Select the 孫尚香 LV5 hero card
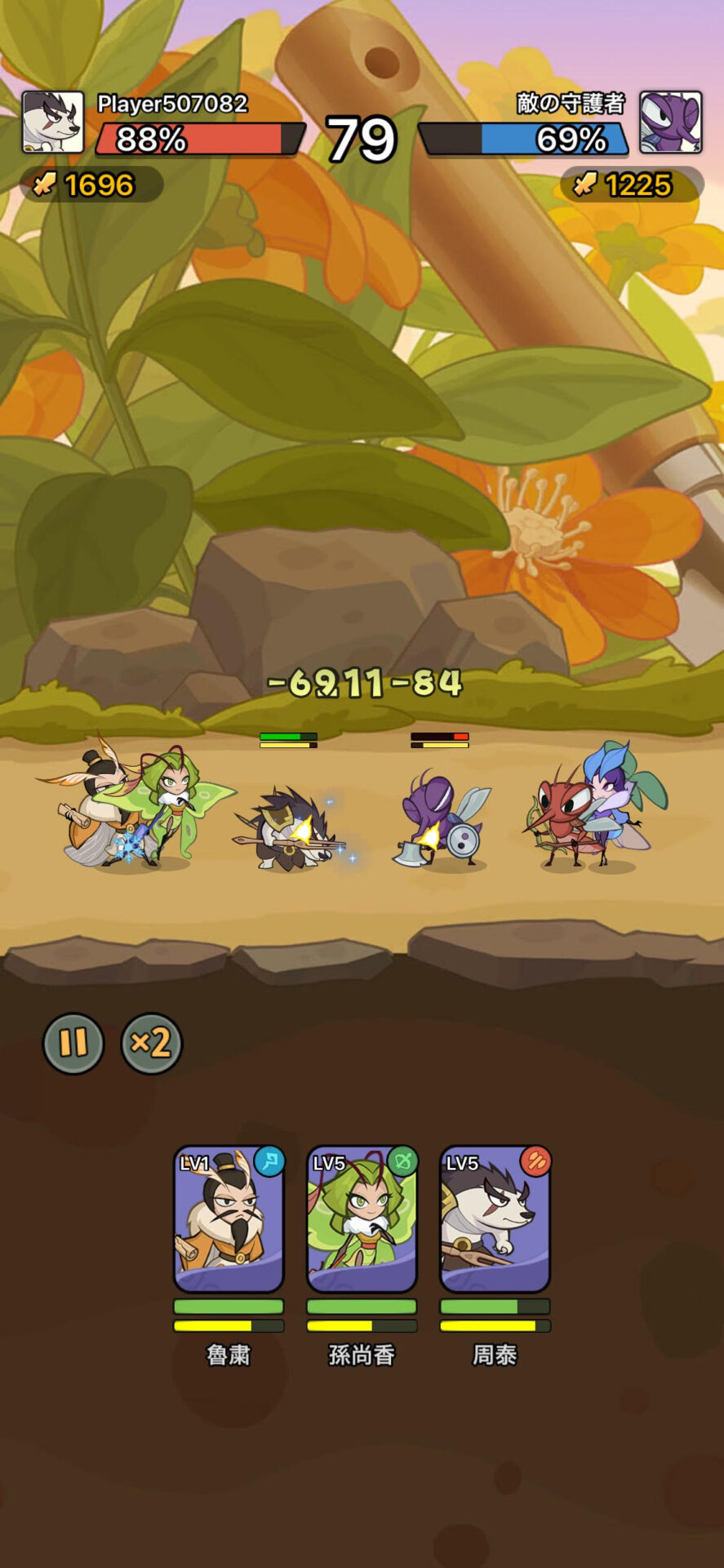 [x=362, y=1218]
